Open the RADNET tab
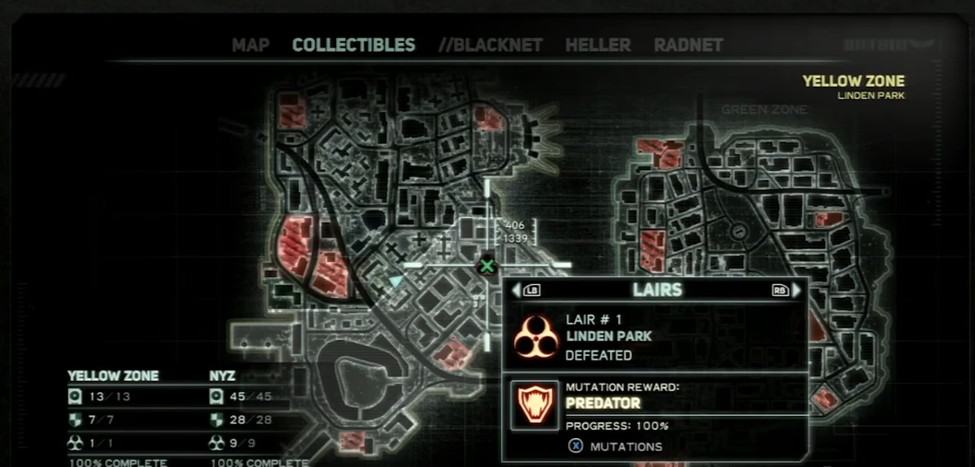Screen dimensions: 975x467 (688, 45)
